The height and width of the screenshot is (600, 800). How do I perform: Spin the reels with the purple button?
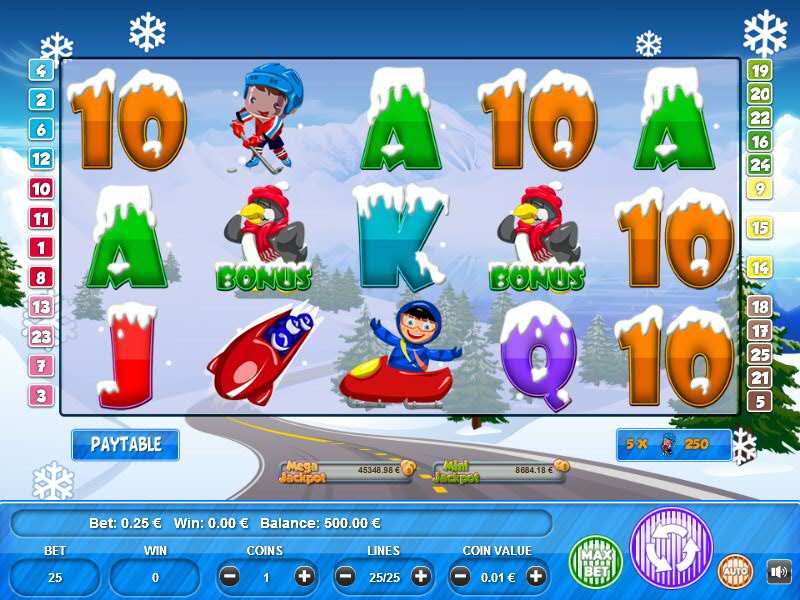(670, 547)
